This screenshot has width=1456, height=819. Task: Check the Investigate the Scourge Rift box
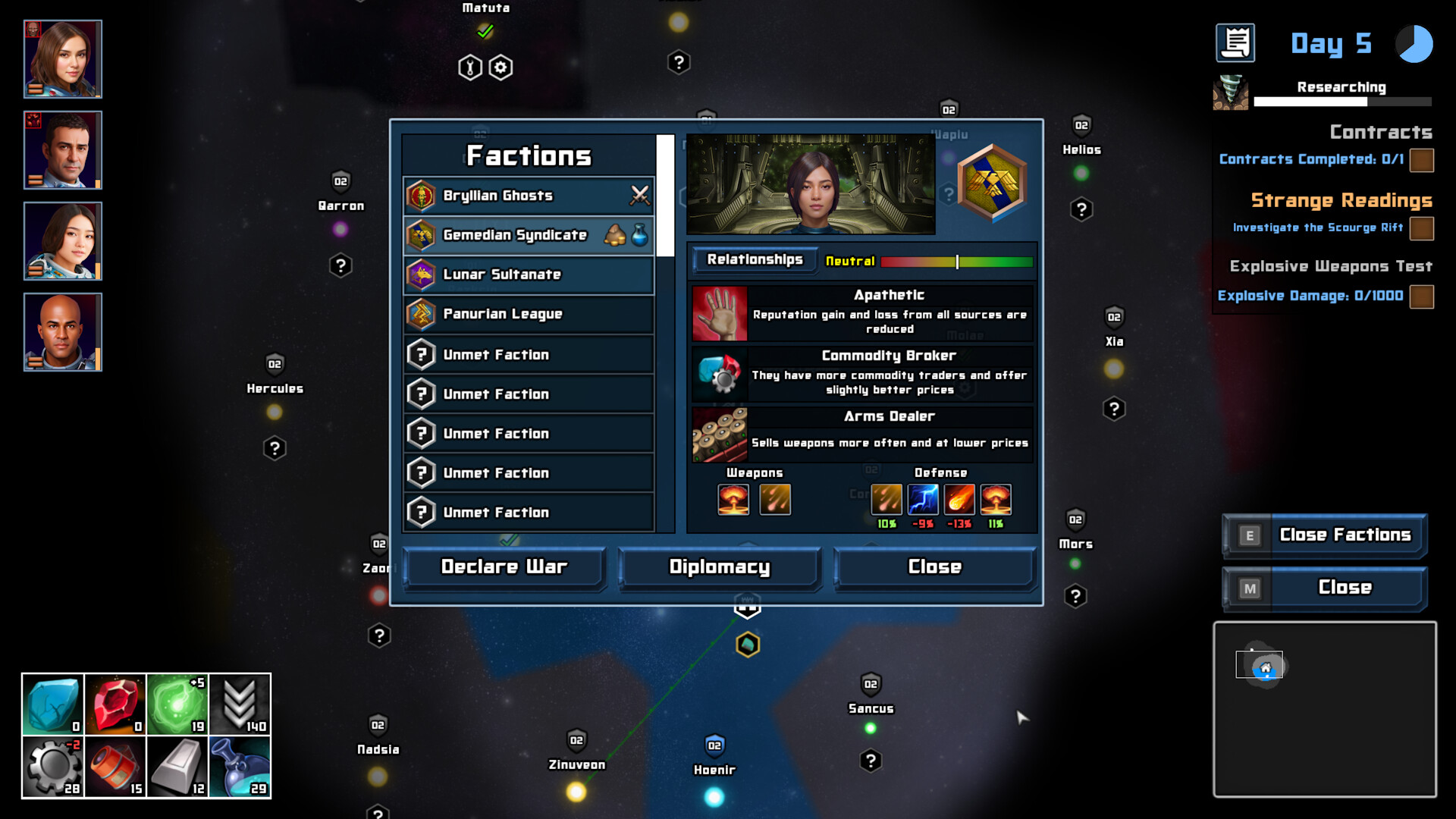point(1422,227)
